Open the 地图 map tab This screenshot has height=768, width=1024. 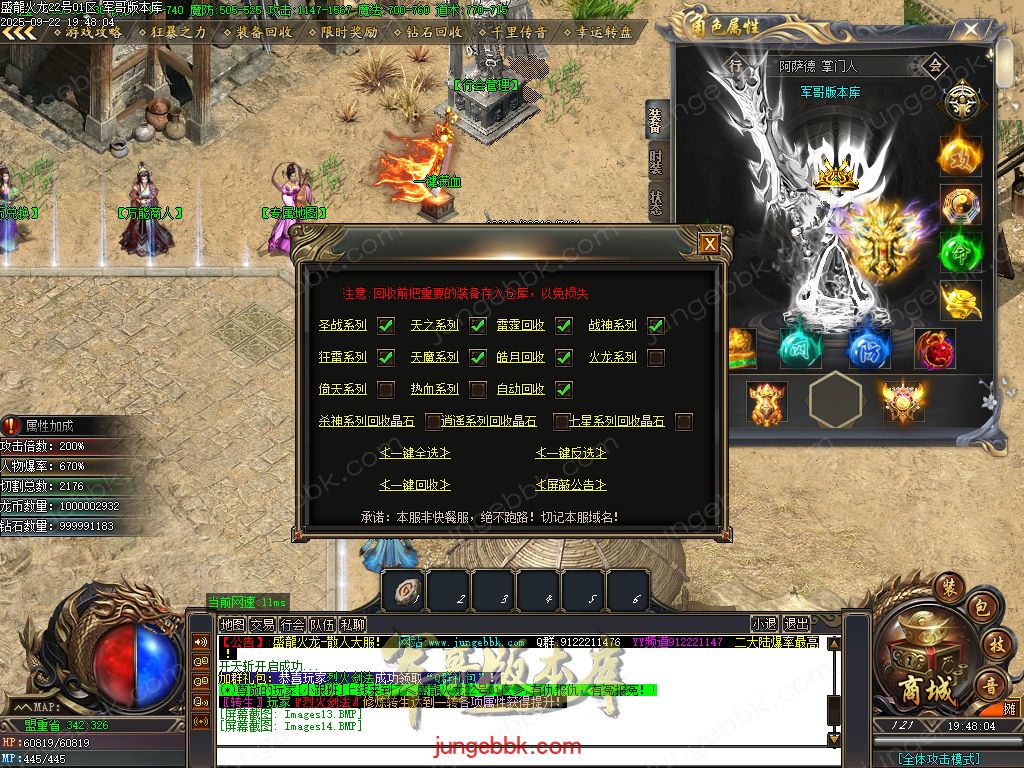click(x=232, y=624)
